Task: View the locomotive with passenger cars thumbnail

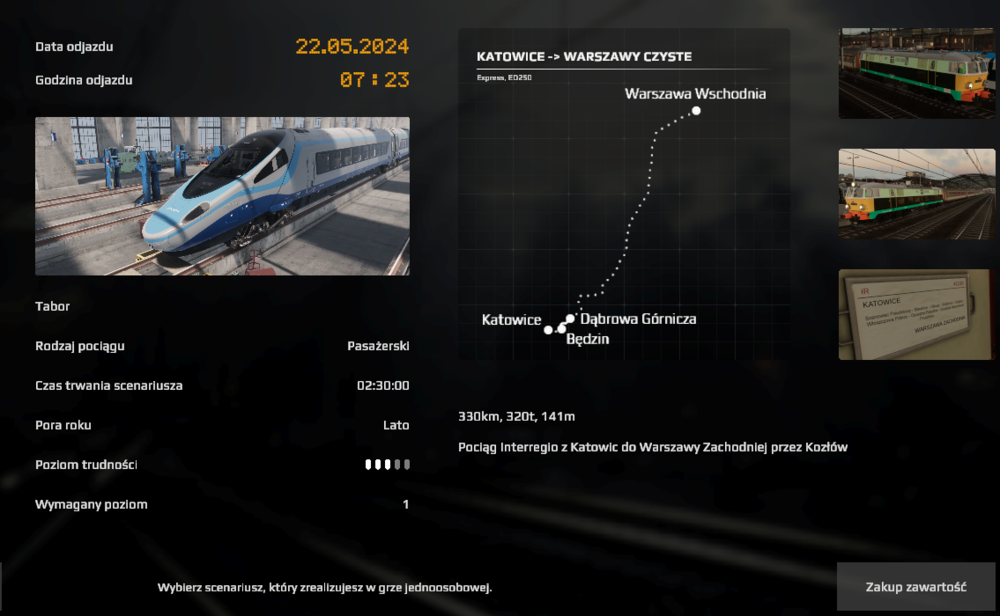Action: [916, 194]
